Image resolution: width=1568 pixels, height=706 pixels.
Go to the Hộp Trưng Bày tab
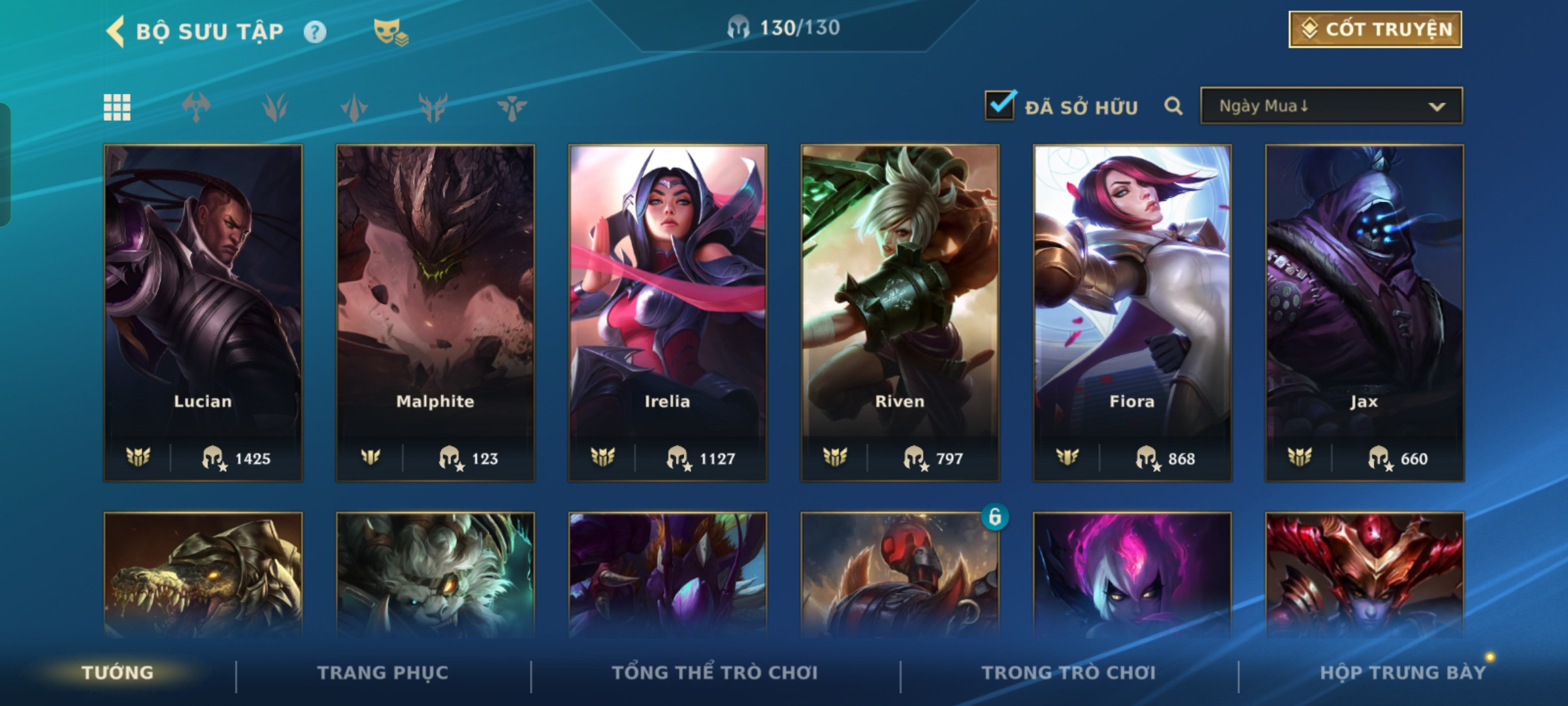point(1403,673)
